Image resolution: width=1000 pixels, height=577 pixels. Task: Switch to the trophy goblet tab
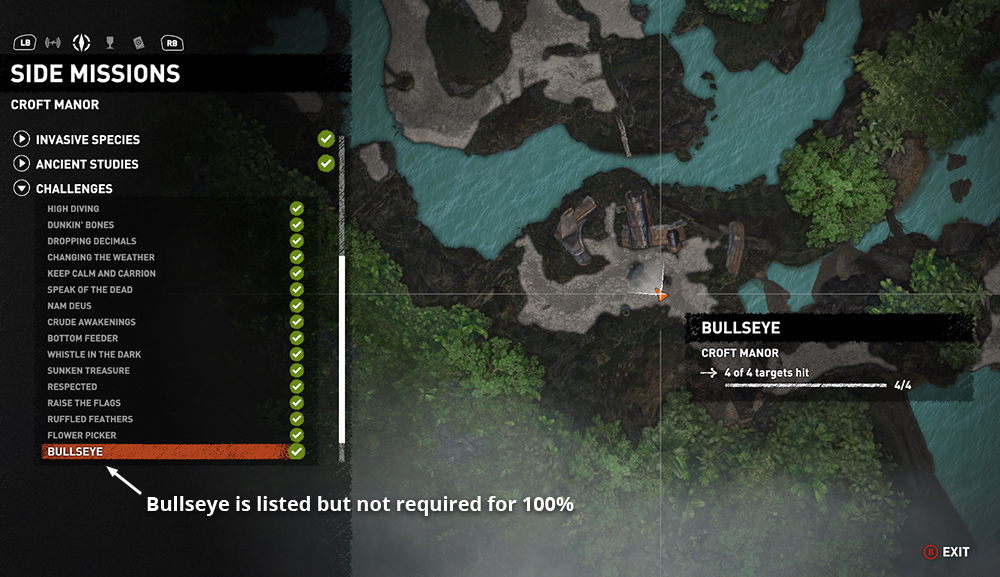click(111, 43)
